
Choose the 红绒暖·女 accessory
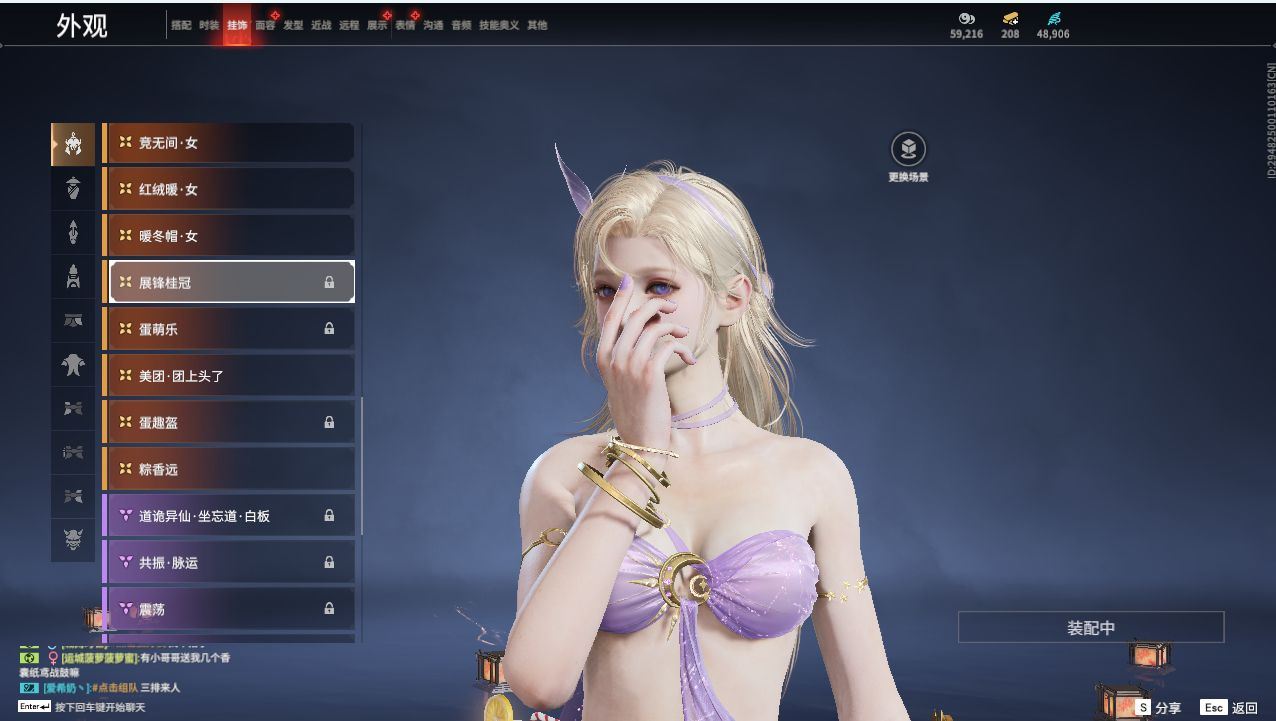(229, 189)
